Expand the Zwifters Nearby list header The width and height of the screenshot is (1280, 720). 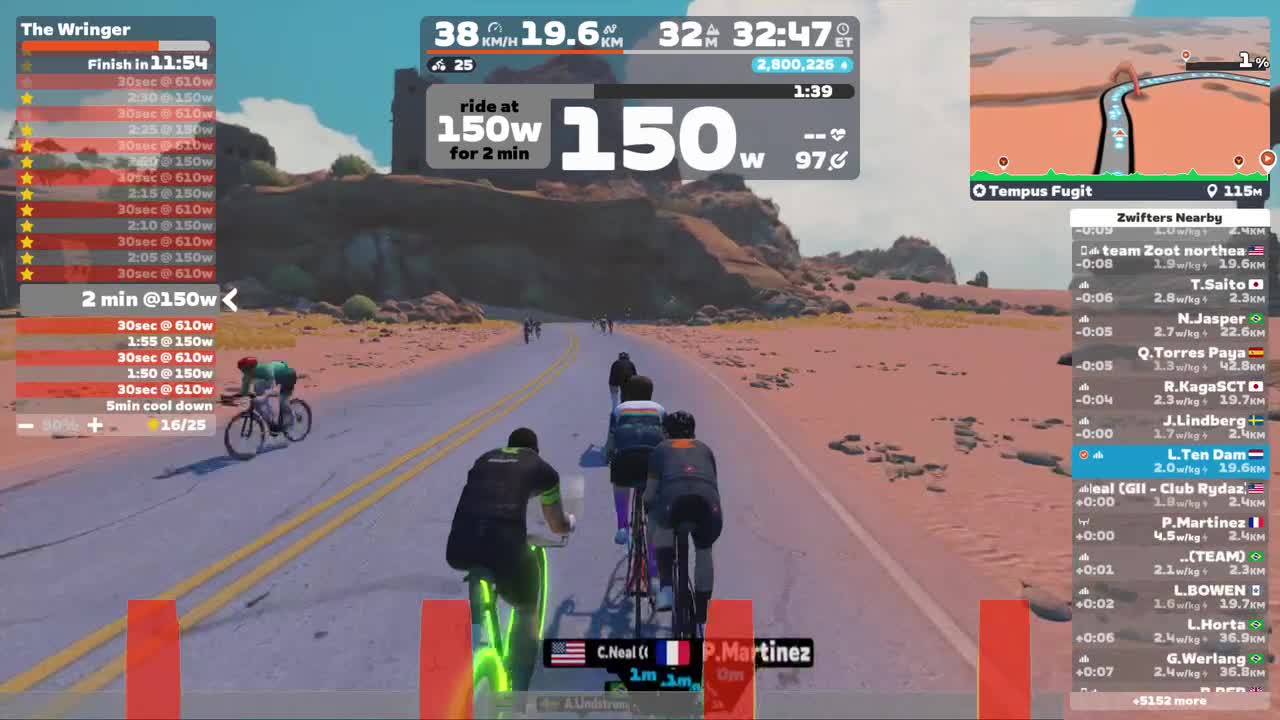coord(1169,217)
